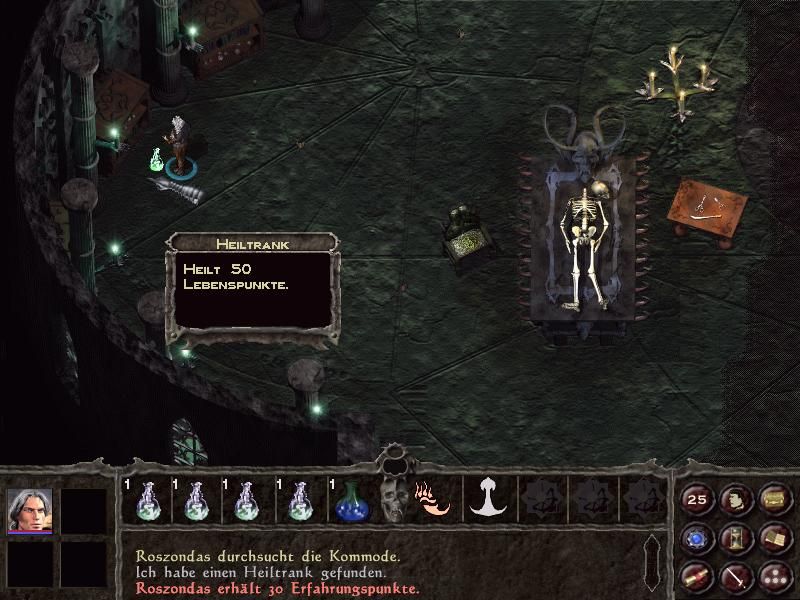Open the character sheet head-profile button
The width and height of the screenshot is (800, 600).
tap(736, 499)
